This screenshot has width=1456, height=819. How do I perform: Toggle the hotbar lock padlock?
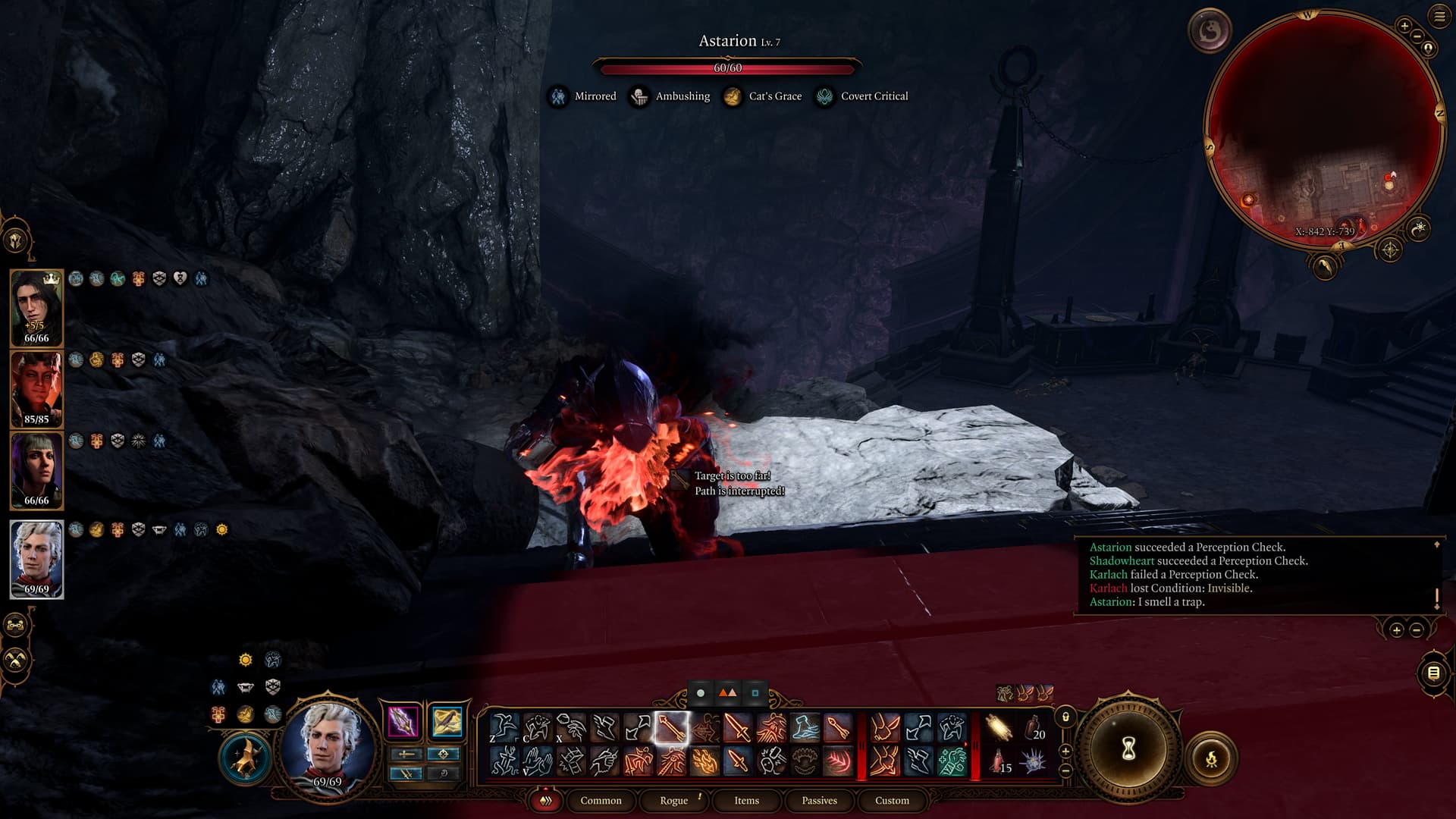(x=1065, y=717)
